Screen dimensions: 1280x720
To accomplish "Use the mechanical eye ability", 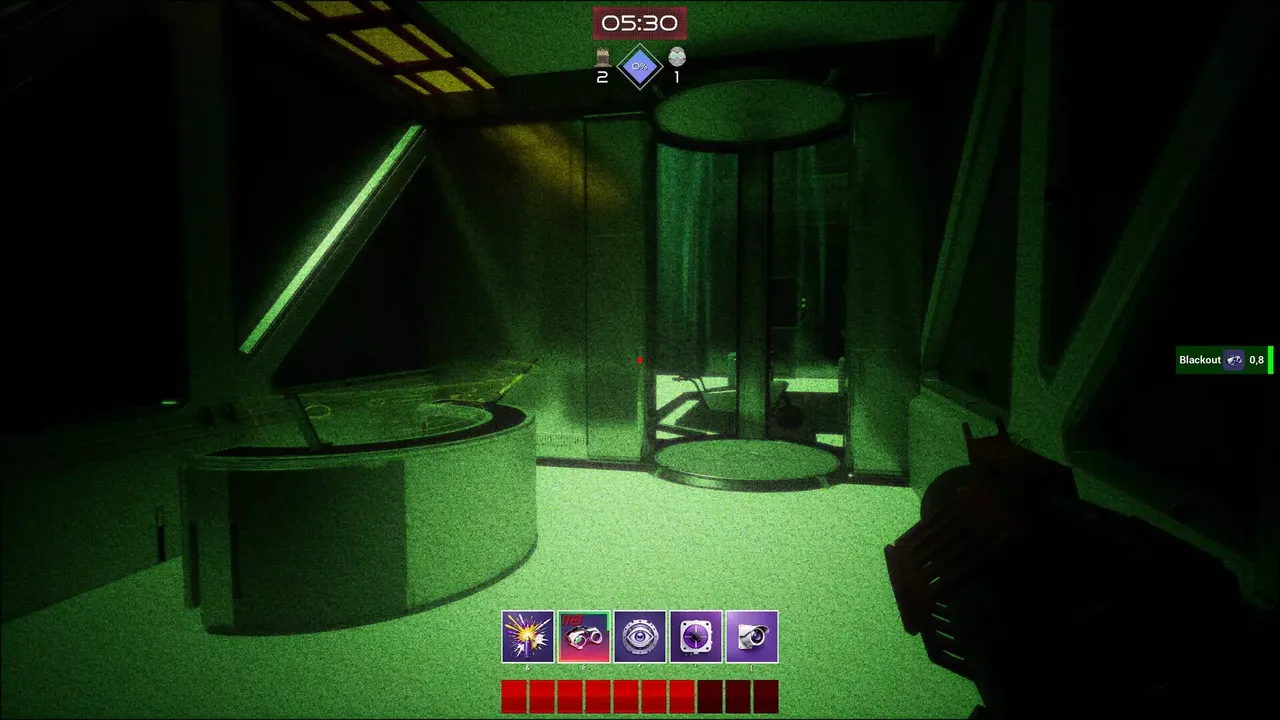I will tap(640, 637).
